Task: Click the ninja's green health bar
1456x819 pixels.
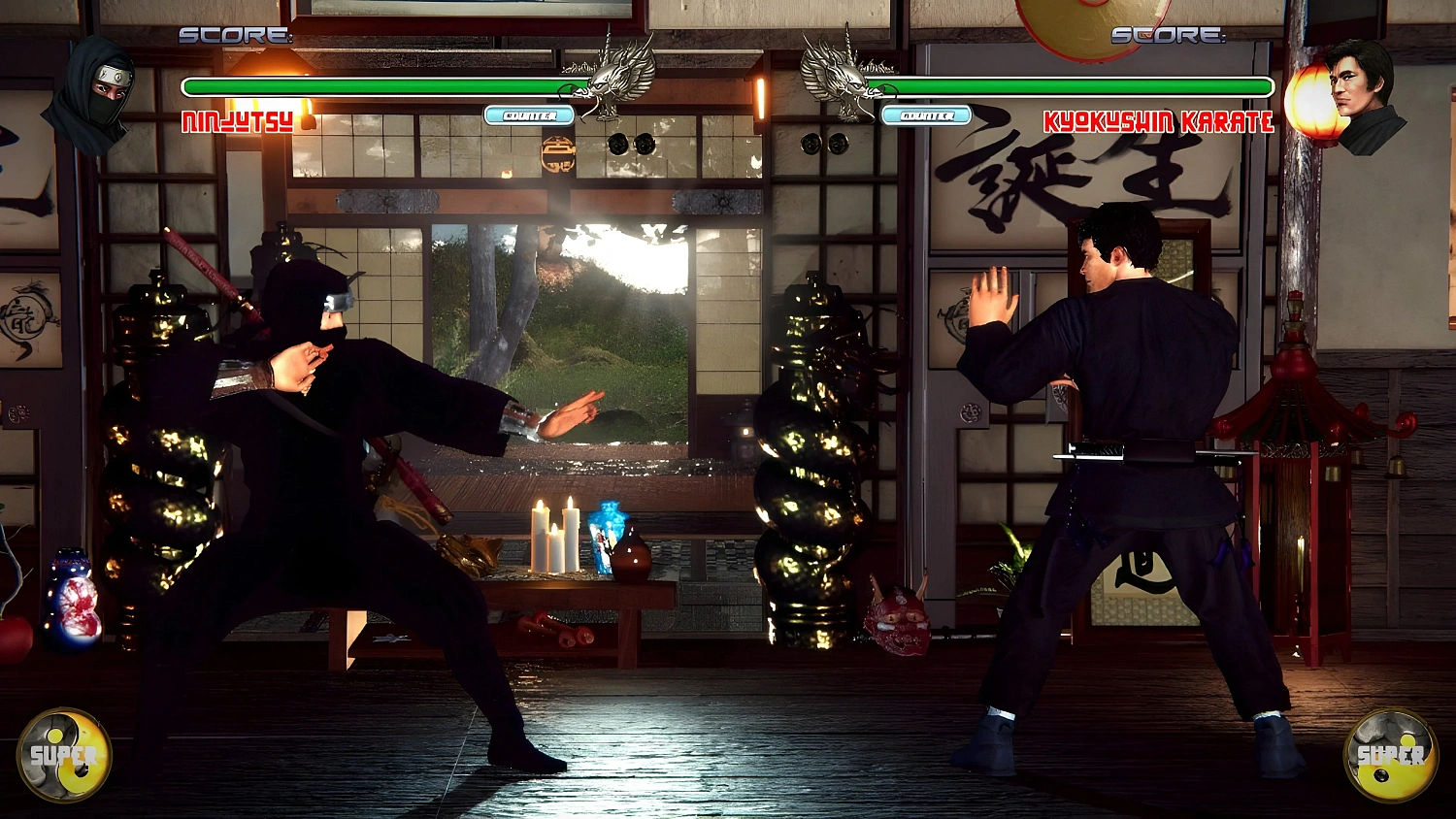Action: pos(379,86)
